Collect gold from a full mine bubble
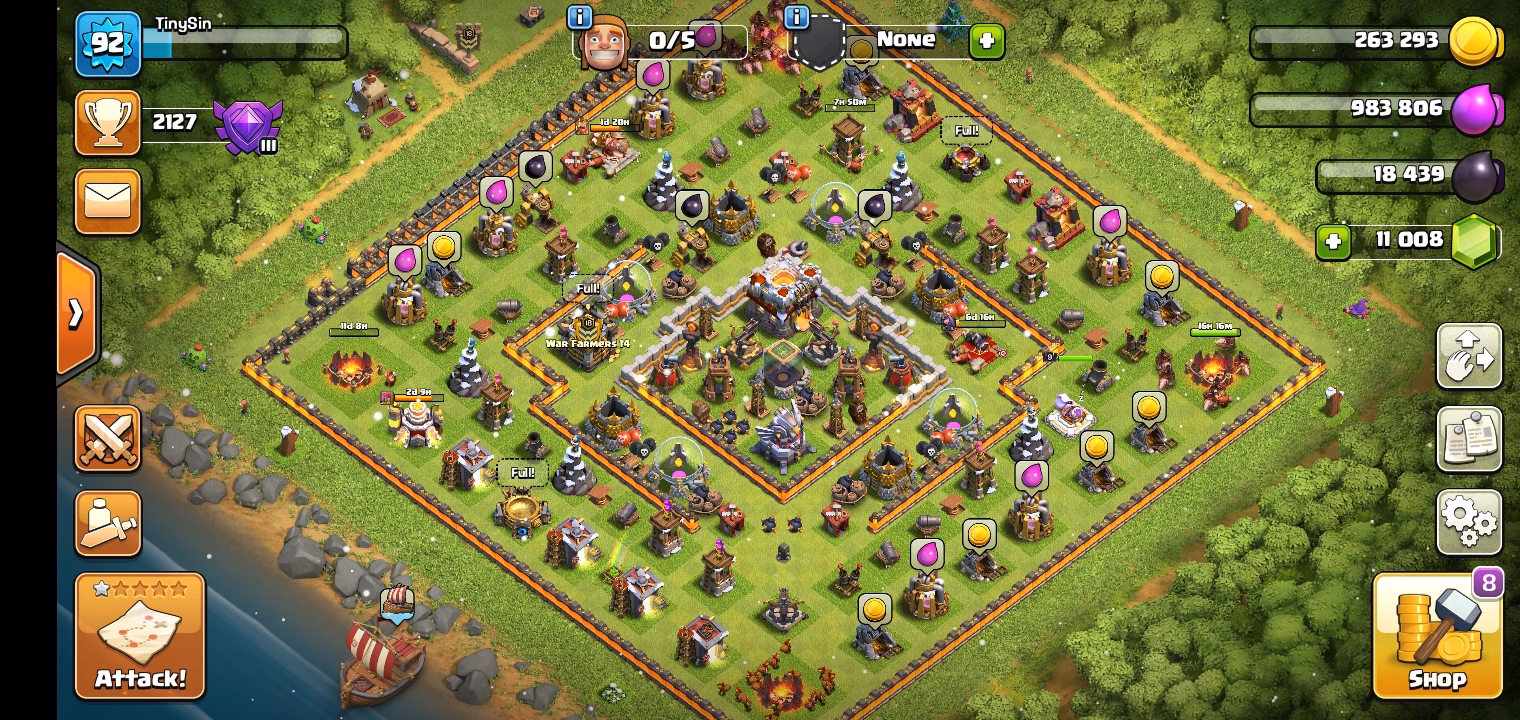This screenshot has width=1520, height=720. [444, 246]
